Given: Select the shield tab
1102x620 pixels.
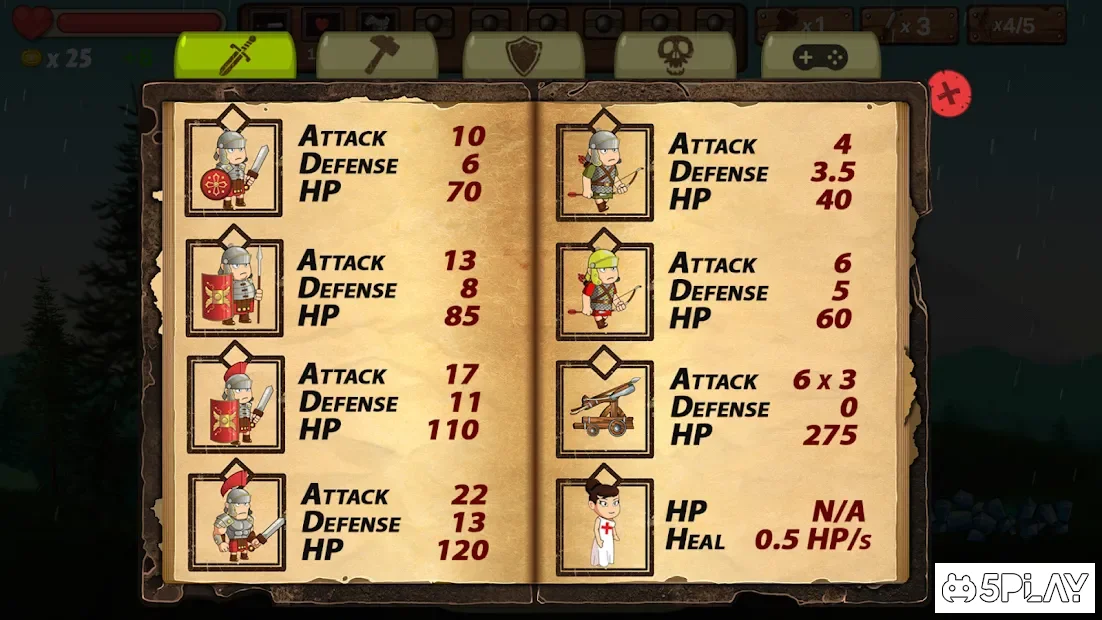Looking at the screenshot, I should tap(523, 56).
